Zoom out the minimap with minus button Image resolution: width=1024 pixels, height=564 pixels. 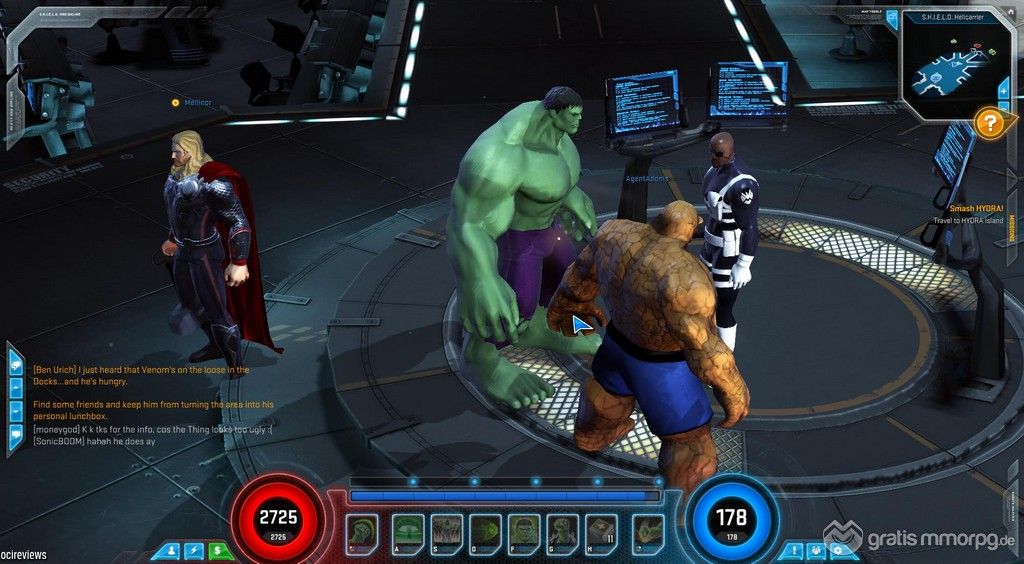click(1004, 108)
